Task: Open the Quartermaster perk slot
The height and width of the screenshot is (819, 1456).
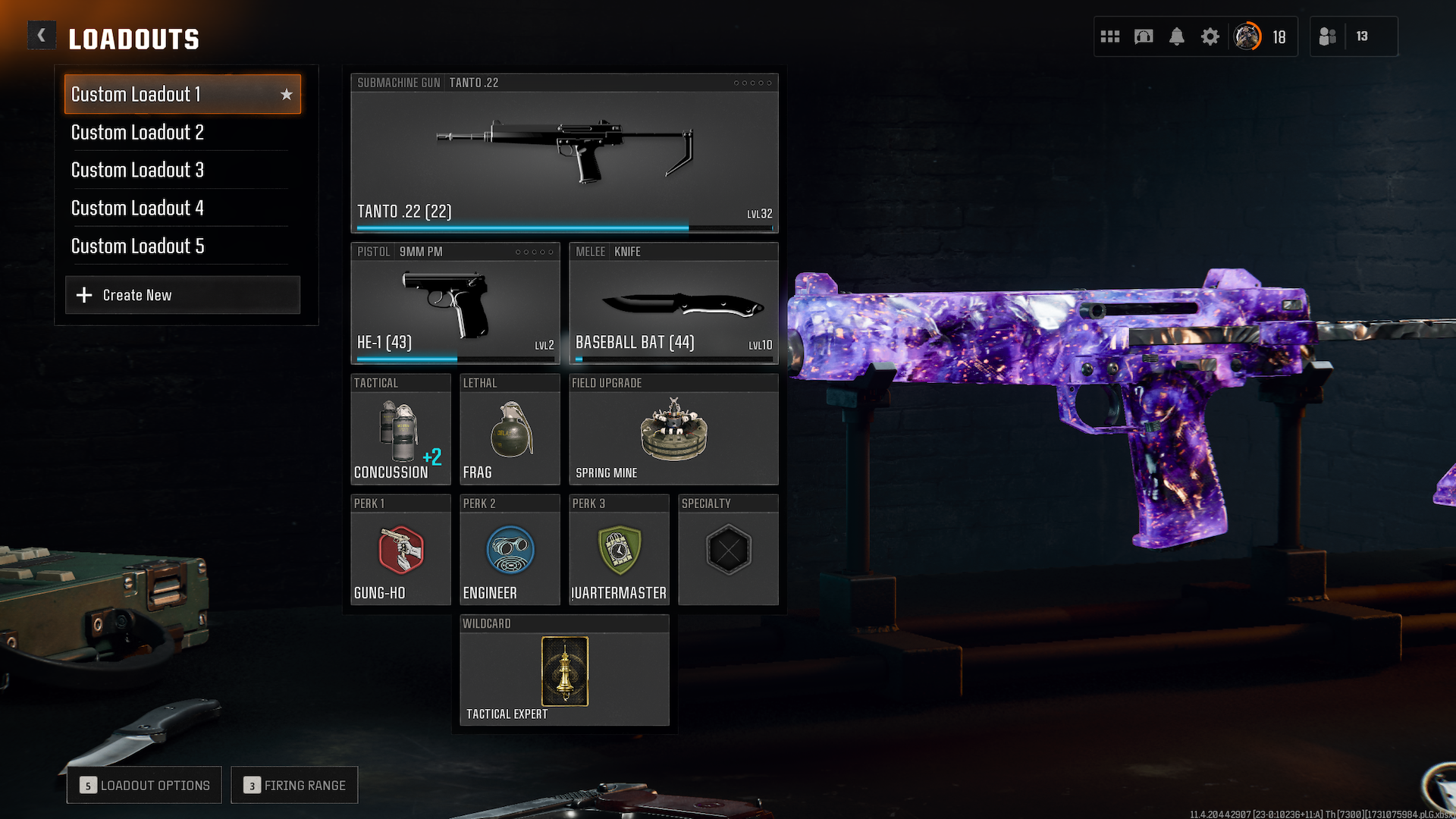Action: (619, 551)
